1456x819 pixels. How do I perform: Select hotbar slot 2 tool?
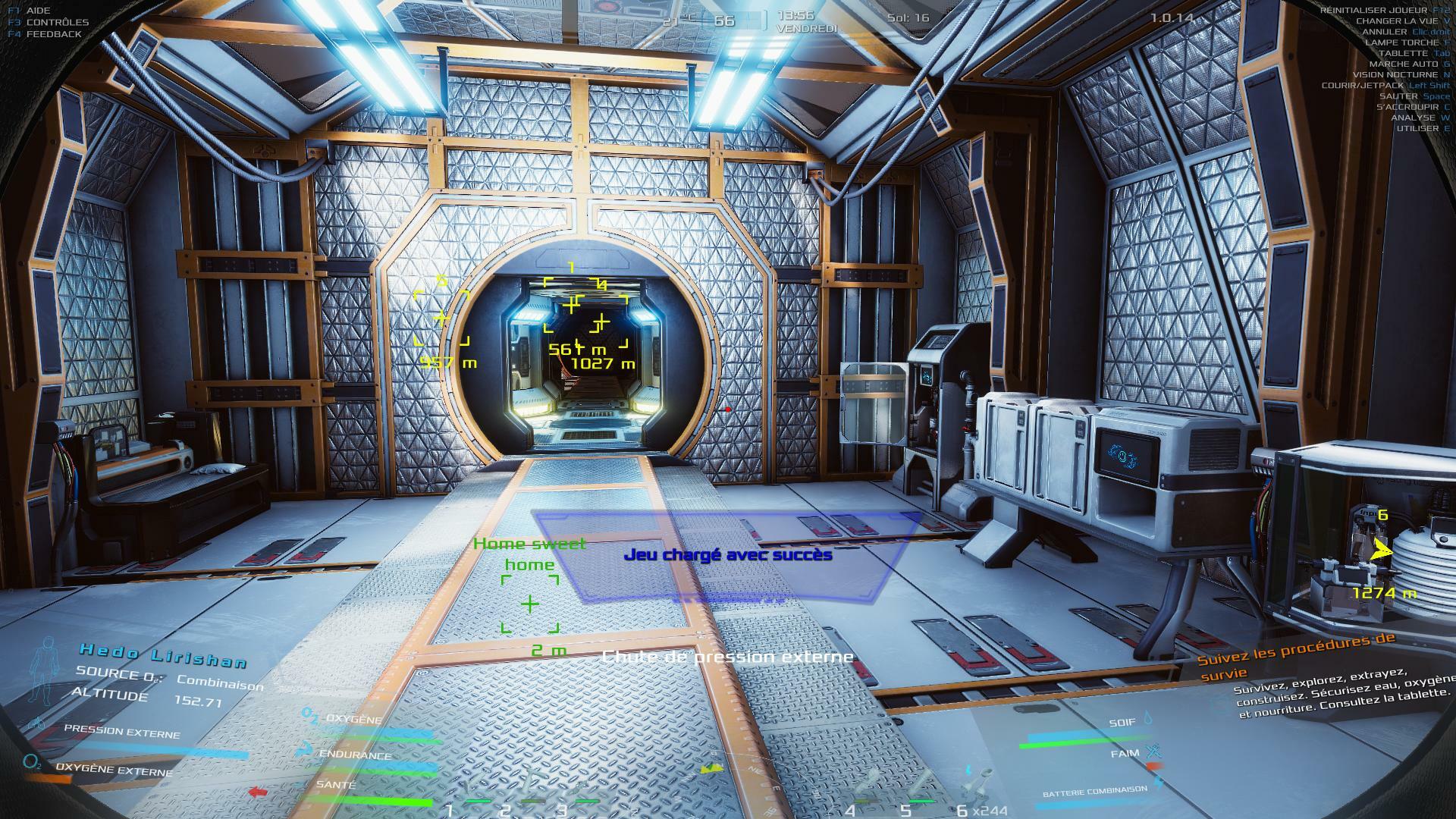pos(531,789)
